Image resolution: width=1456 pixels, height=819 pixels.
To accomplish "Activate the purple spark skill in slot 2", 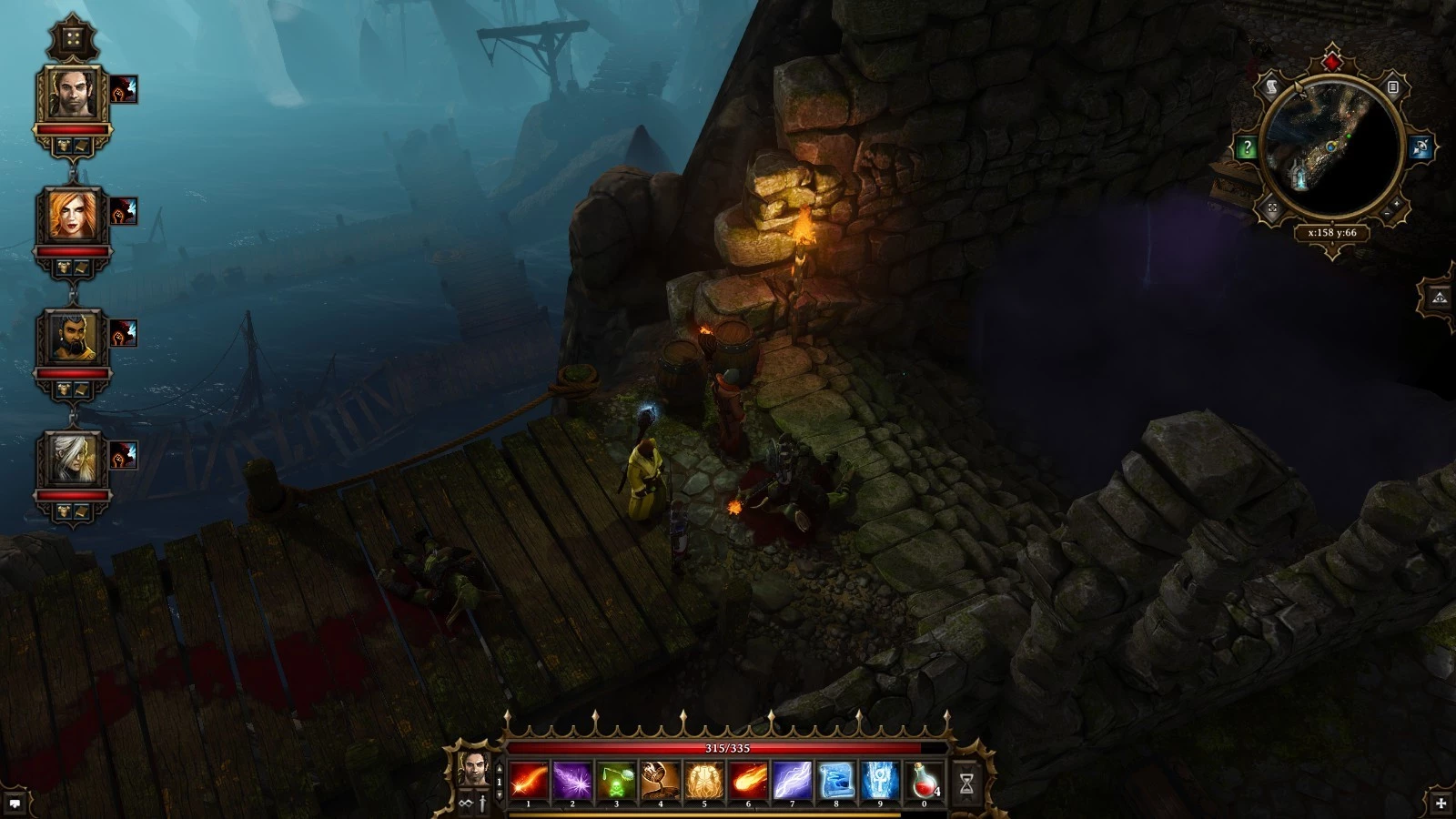I will point(572,781).
